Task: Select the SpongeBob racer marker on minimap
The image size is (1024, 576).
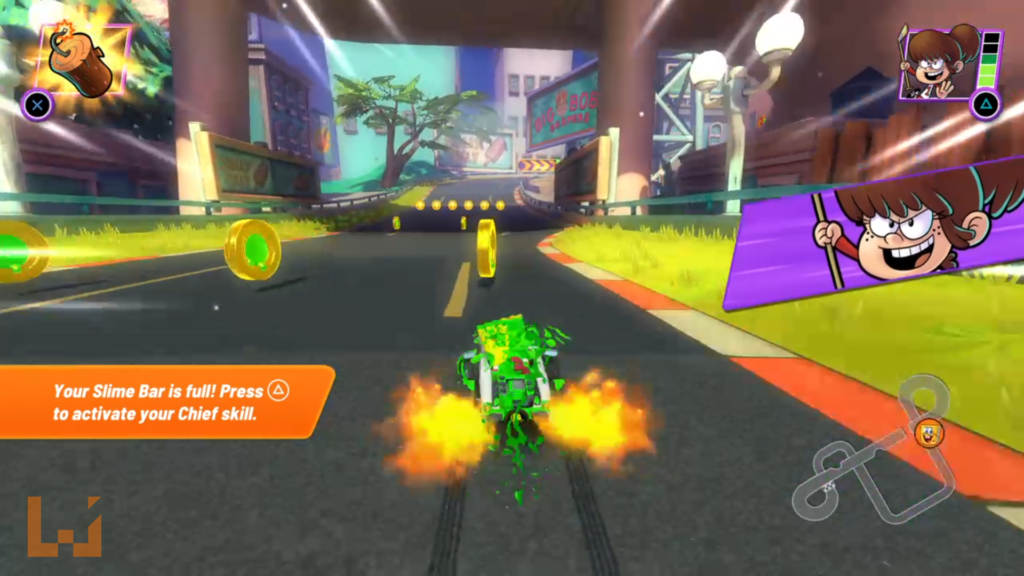Action: [929, 433]
